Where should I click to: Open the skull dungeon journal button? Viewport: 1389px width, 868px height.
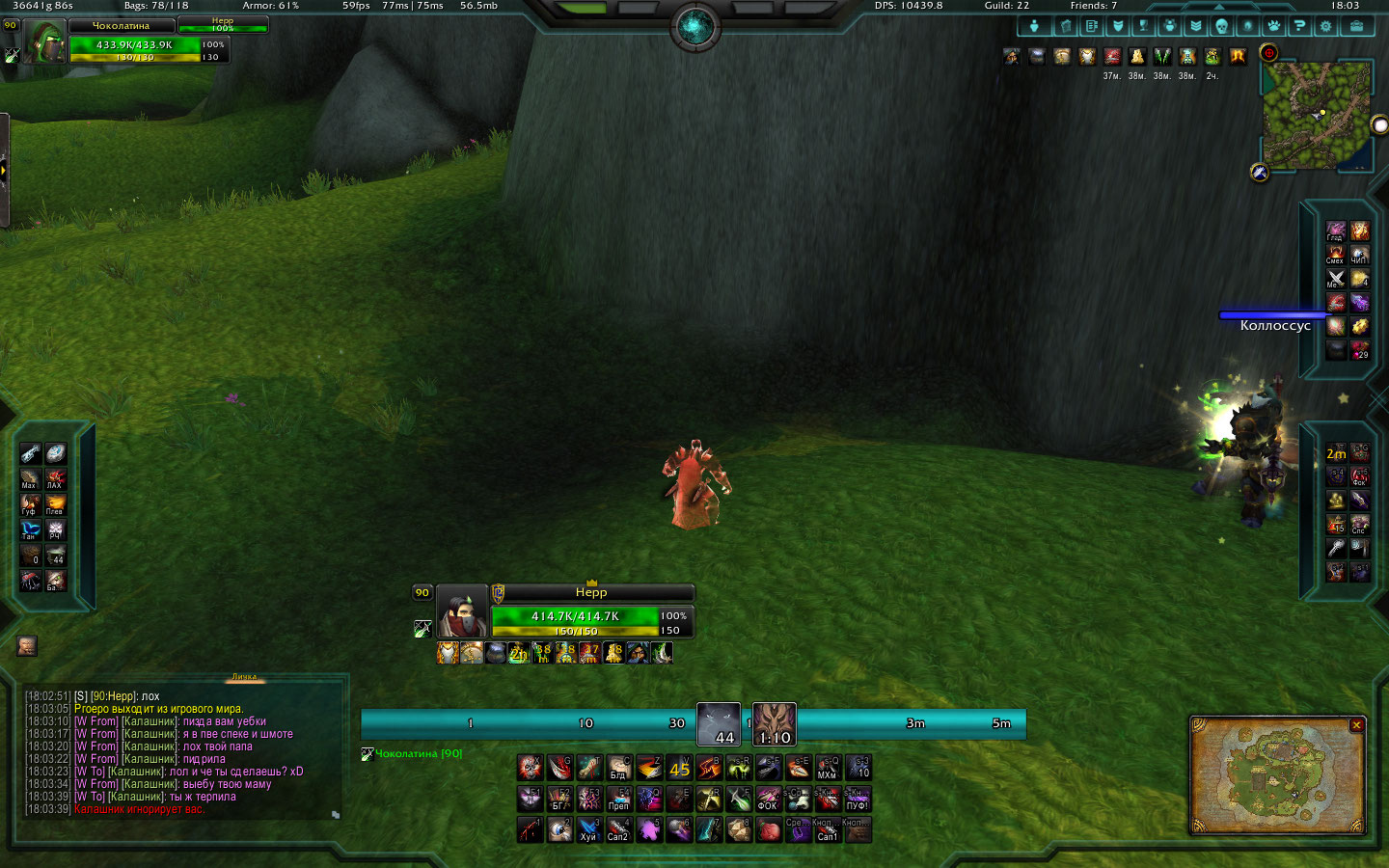(x=1221, y=26)
